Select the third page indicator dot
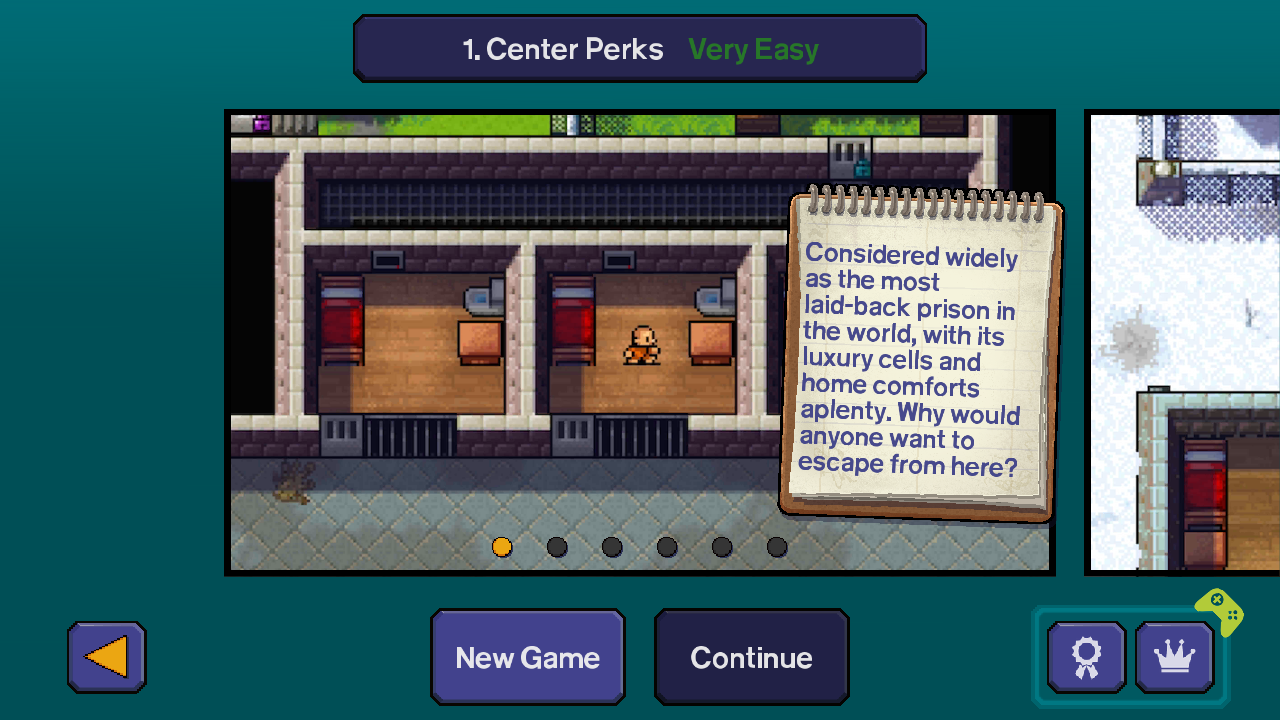 (x=612, y=547)
